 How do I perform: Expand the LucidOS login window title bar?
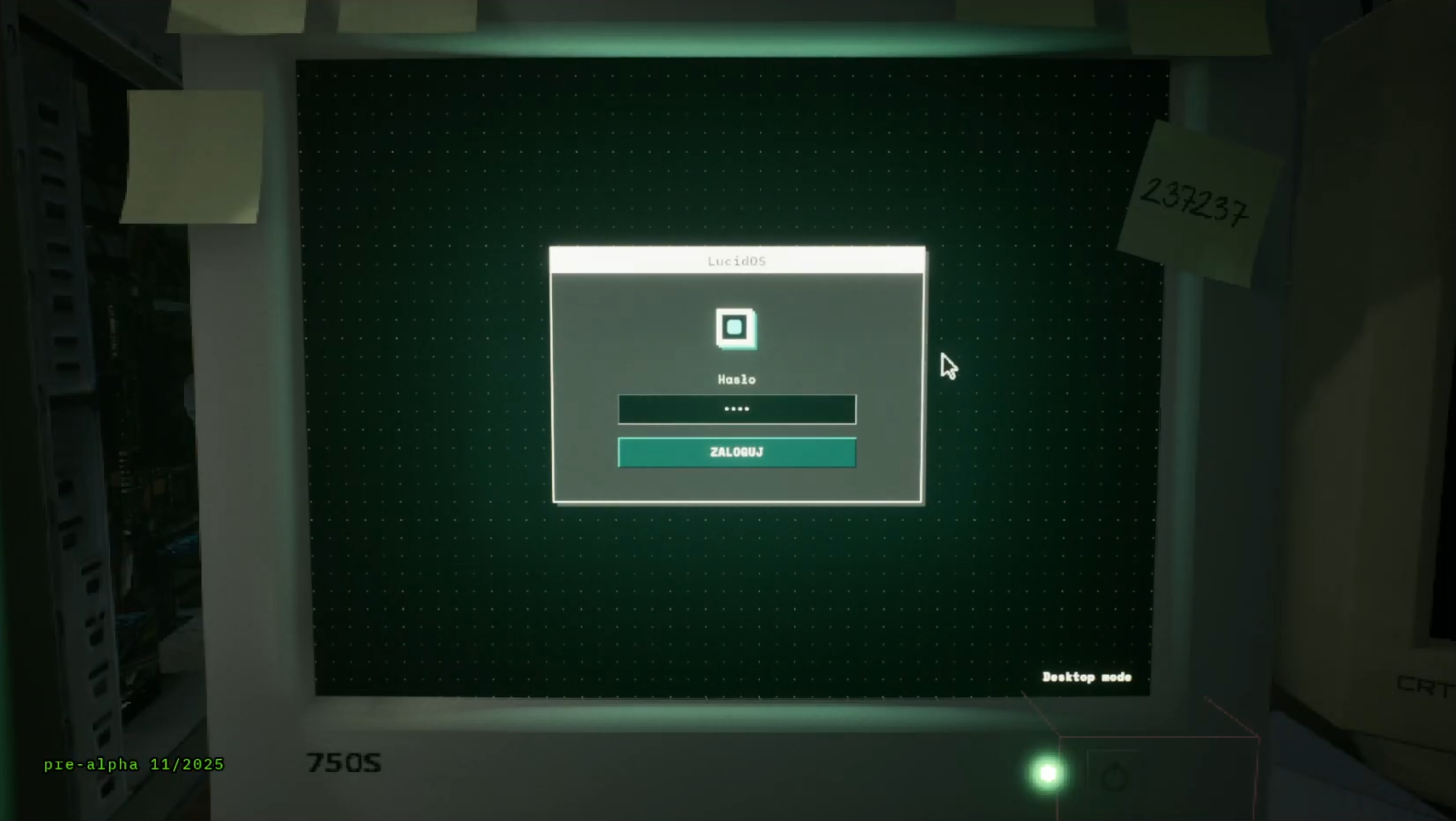pos(738,259)
